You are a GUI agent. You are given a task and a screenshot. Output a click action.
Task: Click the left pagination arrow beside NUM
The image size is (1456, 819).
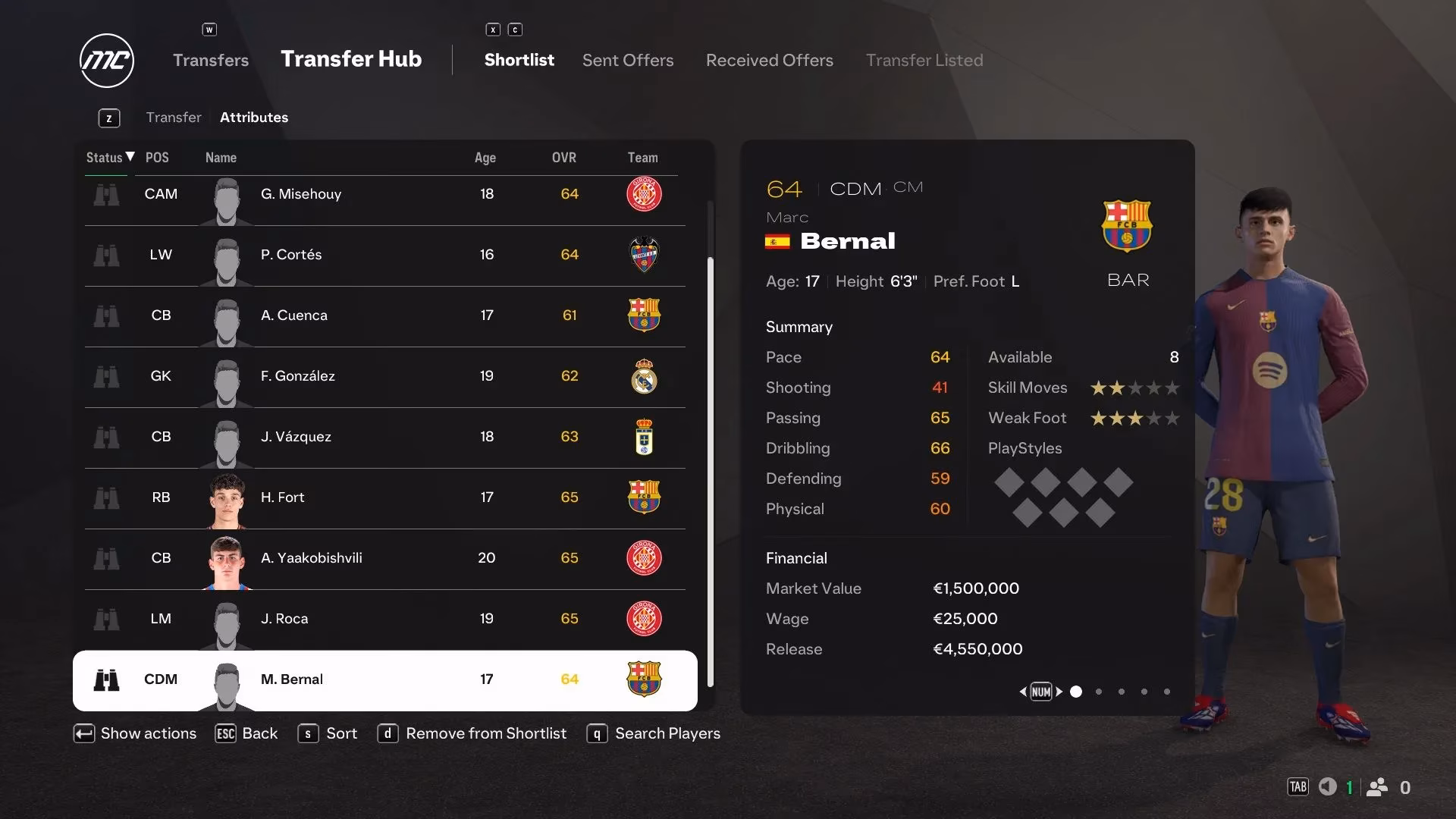(x=1022, y=692)
